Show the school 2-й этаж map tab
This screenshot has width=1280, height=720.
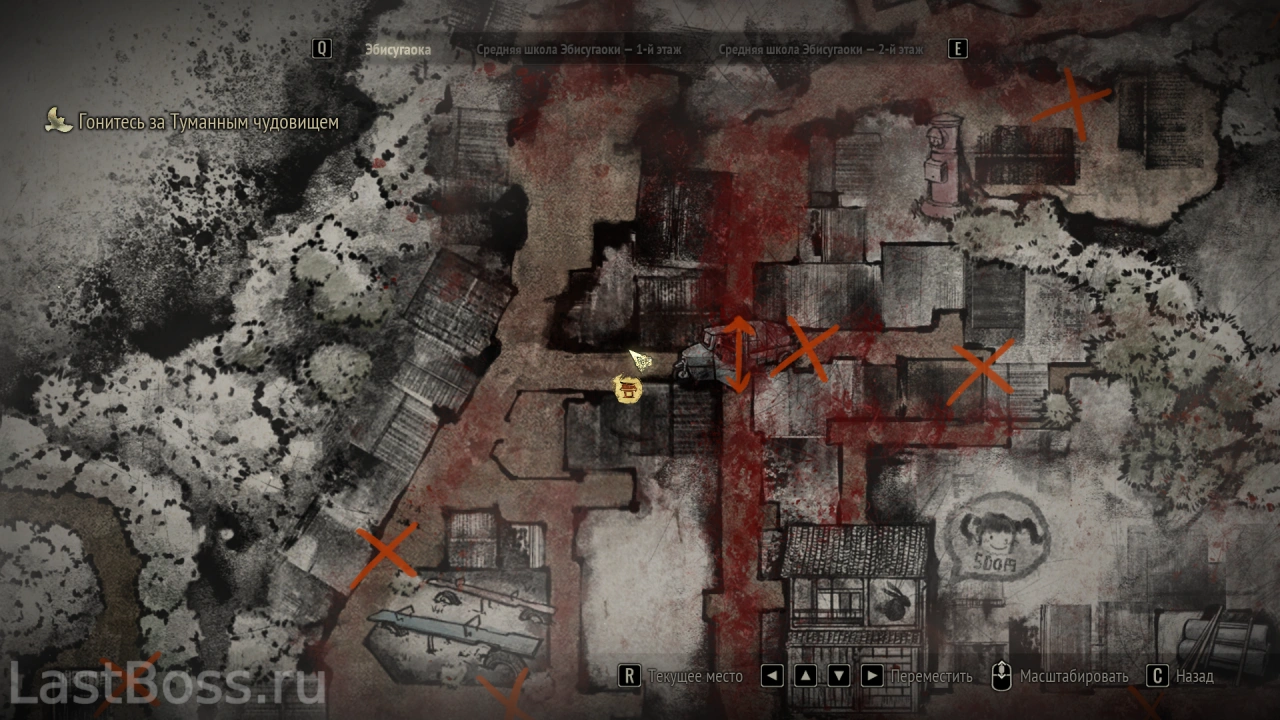coord(820,49)
